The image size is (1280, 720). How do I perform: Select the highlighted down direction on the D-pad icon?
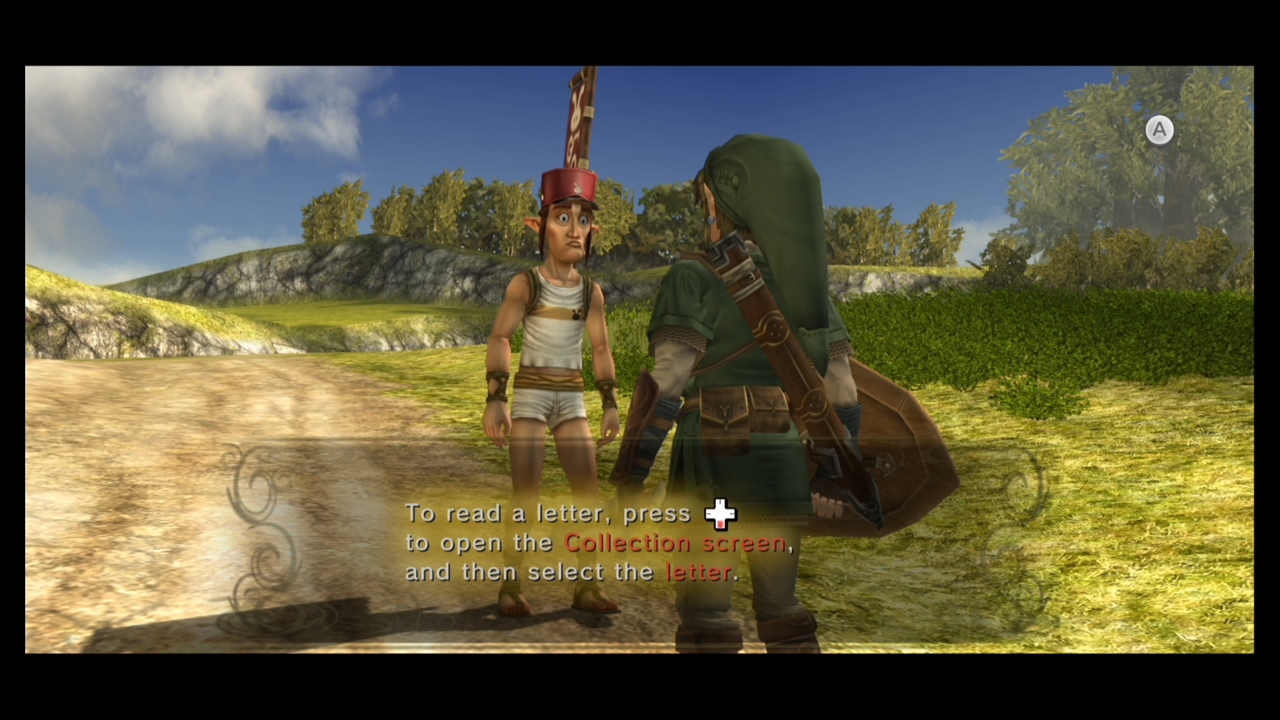tap(720, 524)
